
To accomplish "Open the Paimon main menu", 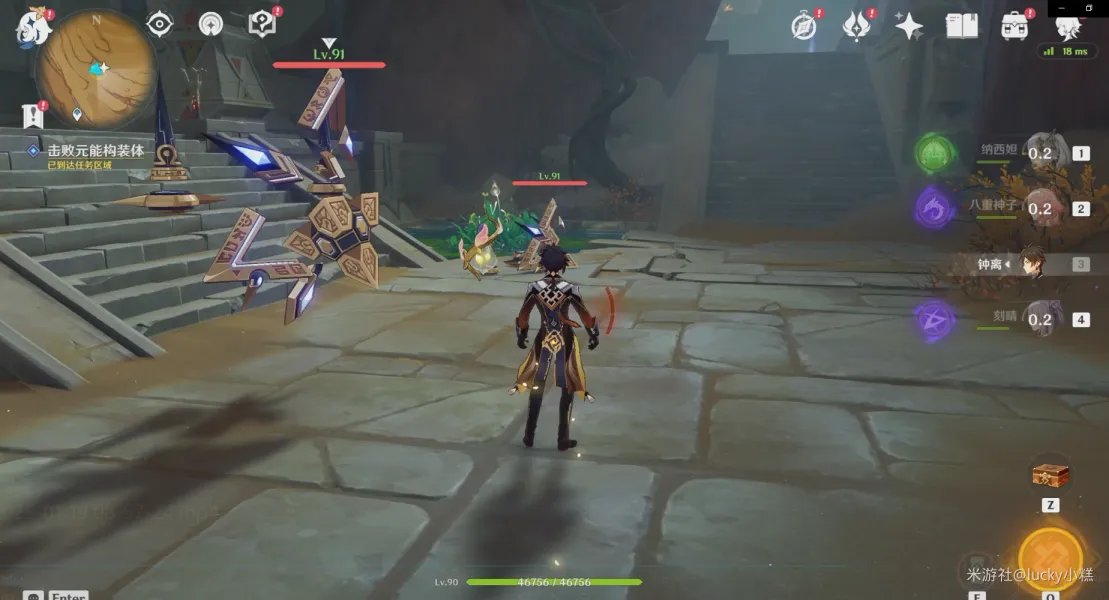I will pyautogui.click(x=33, y=28).
